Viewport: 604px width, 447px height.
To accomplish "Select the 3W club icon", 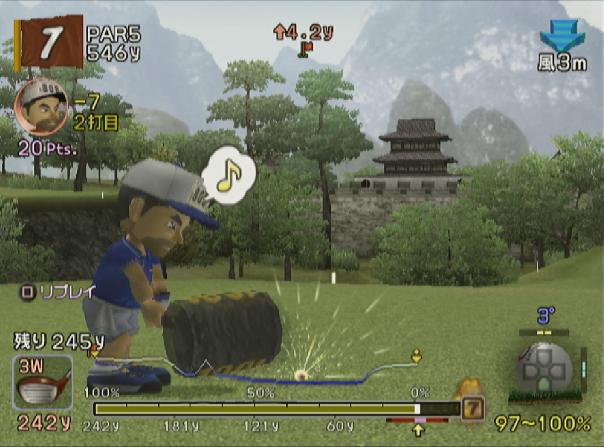I will coord(42,382).
